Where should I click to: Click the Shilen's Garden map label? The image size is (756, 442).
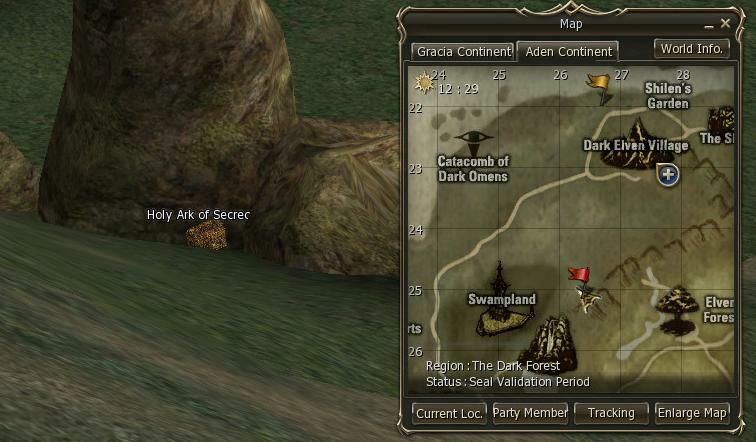click(667, 95)
